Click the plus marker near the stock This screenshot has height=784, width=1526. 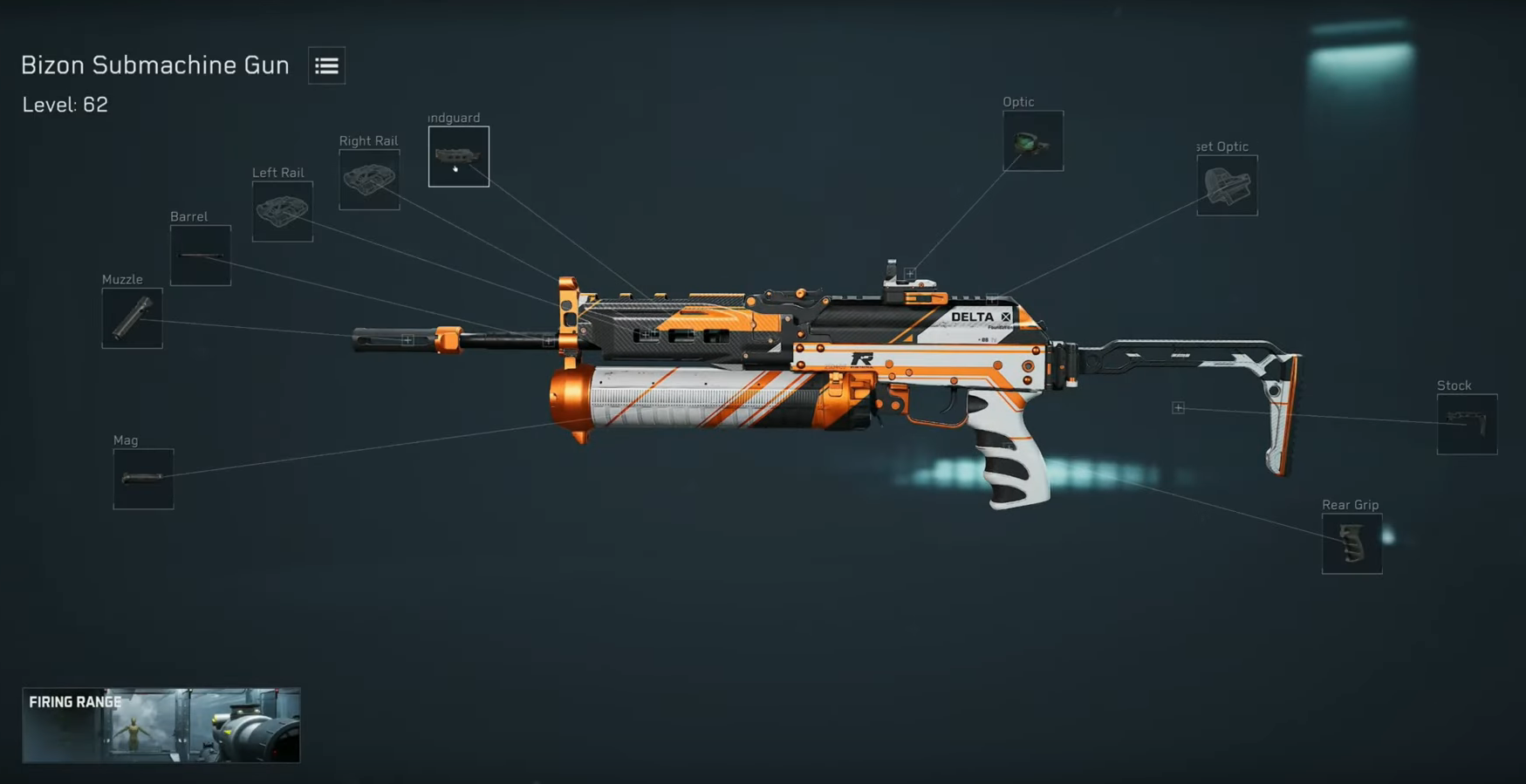coord(1178,406)
